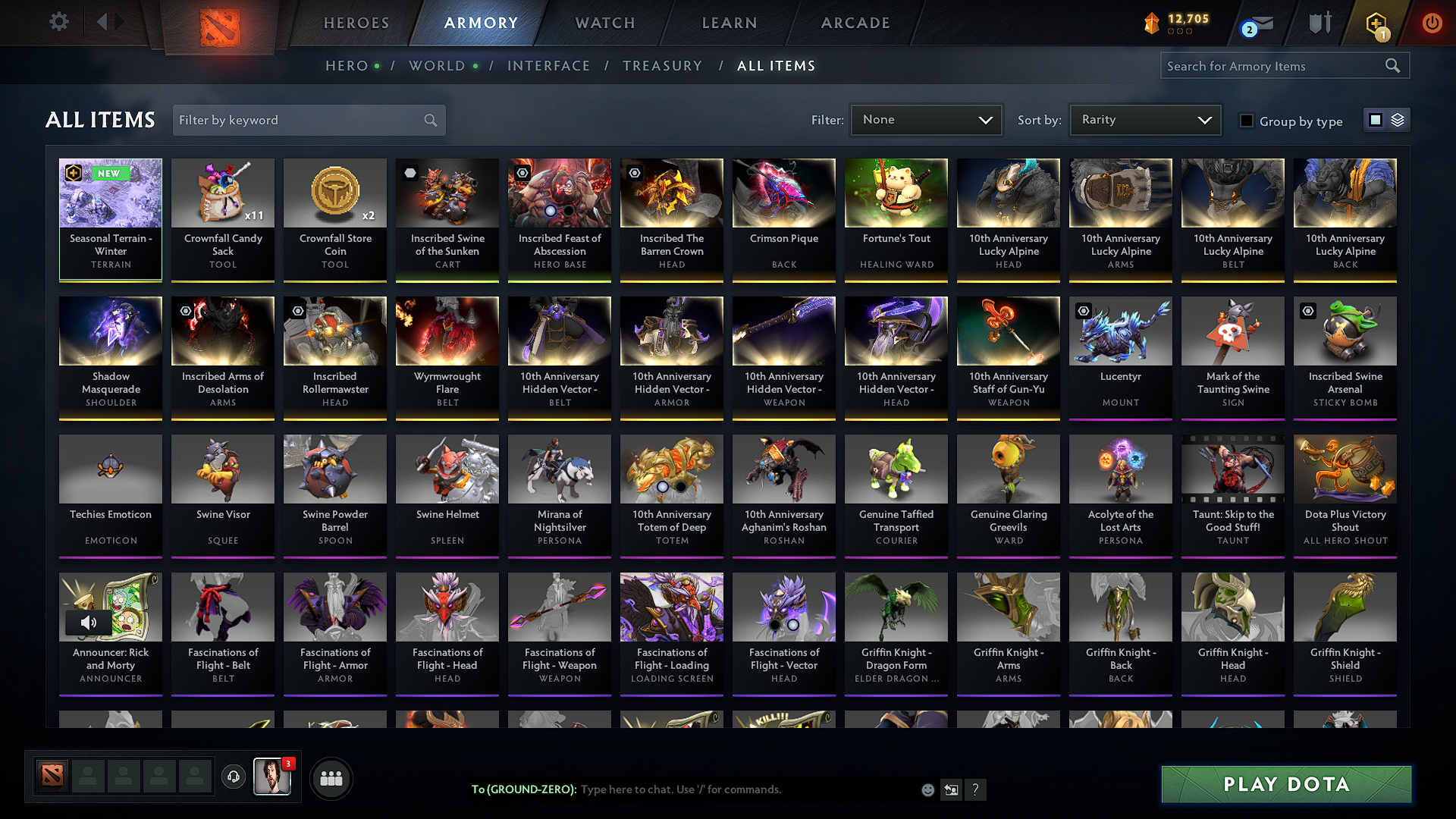Mute the voice chat headset icon
Viewport: 1456px width, 819px height.
[x=233, y=777]
